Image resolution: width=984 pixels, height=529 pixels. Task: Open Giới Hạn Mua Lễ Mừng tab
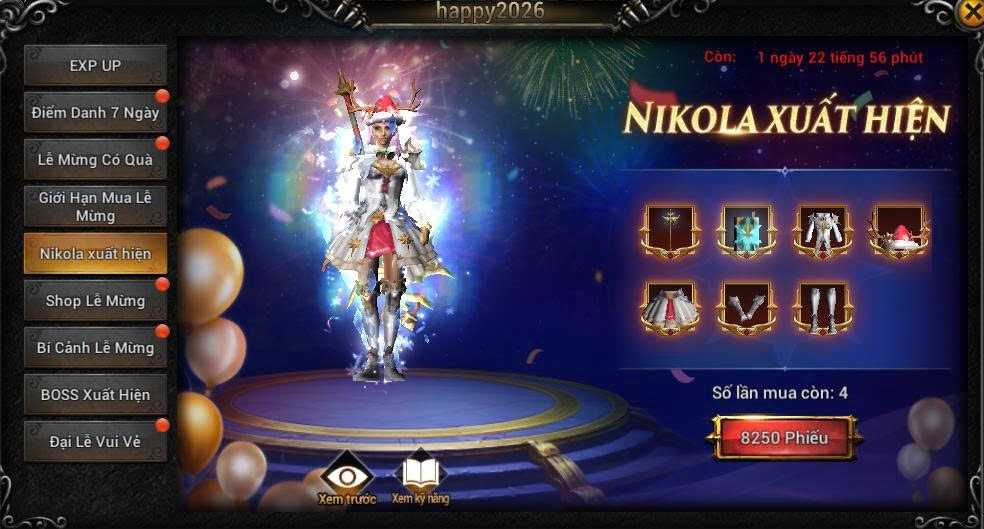coord(95,207)
